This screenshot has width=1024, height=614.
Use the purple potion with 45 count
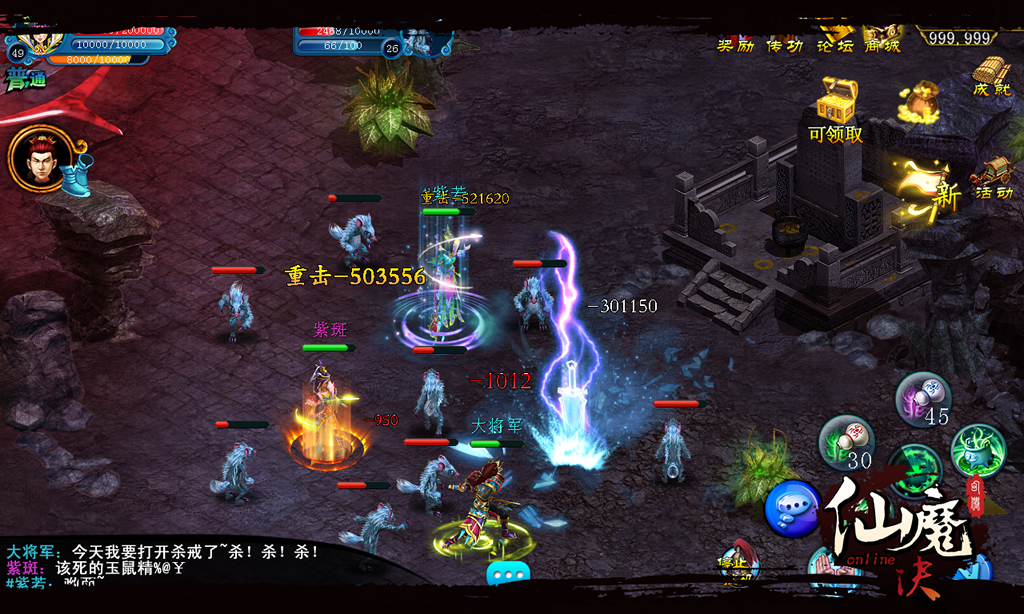(x=922, y=399)
